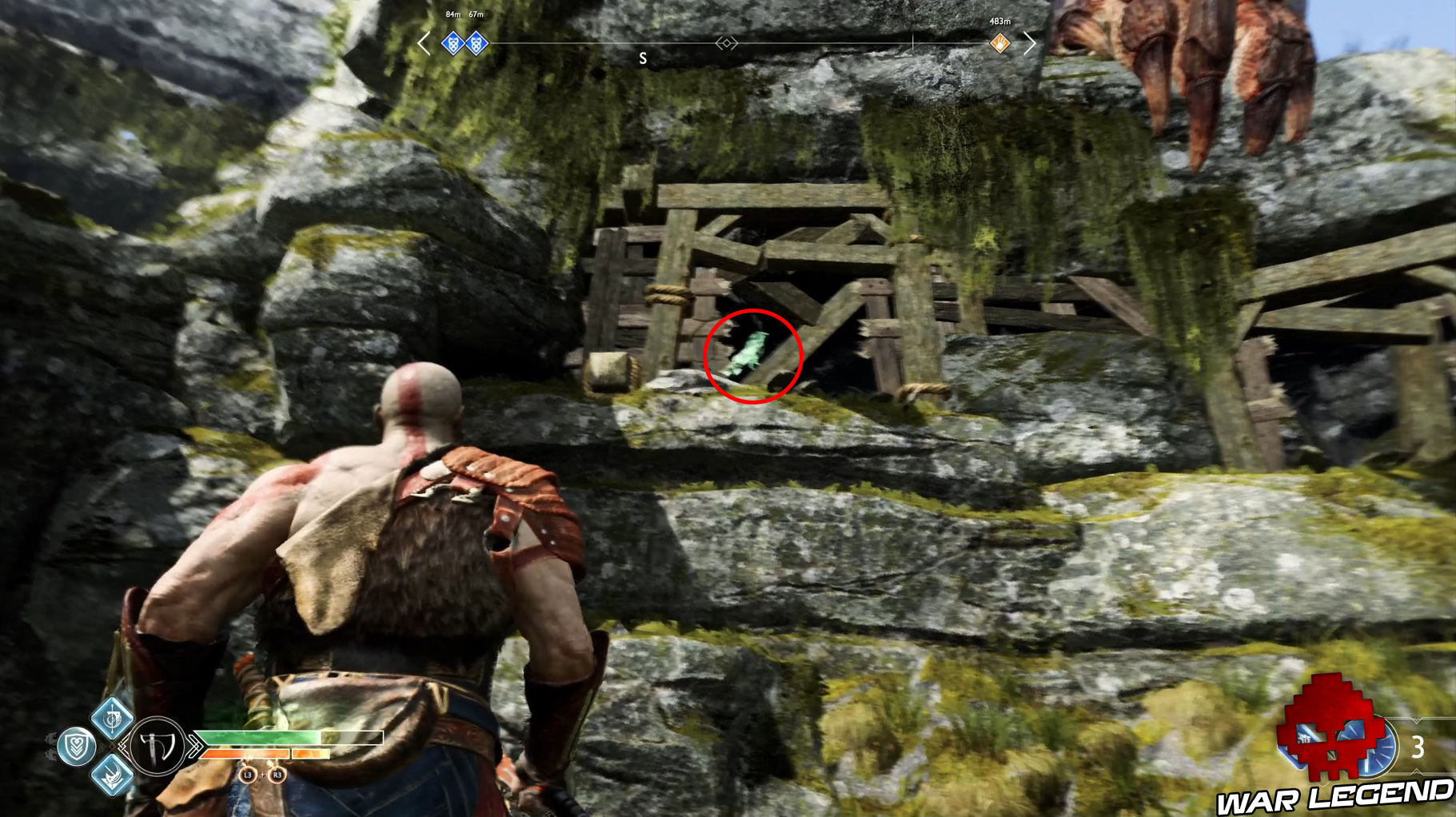Click the orange 483m objective marker
The image size is (1456, 817).
click(999, 43)
